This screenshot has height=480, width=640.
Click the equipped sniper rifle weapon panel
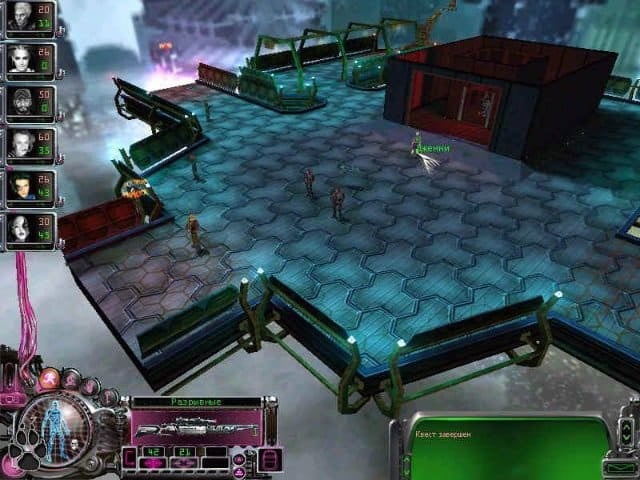tap(197, 428)
